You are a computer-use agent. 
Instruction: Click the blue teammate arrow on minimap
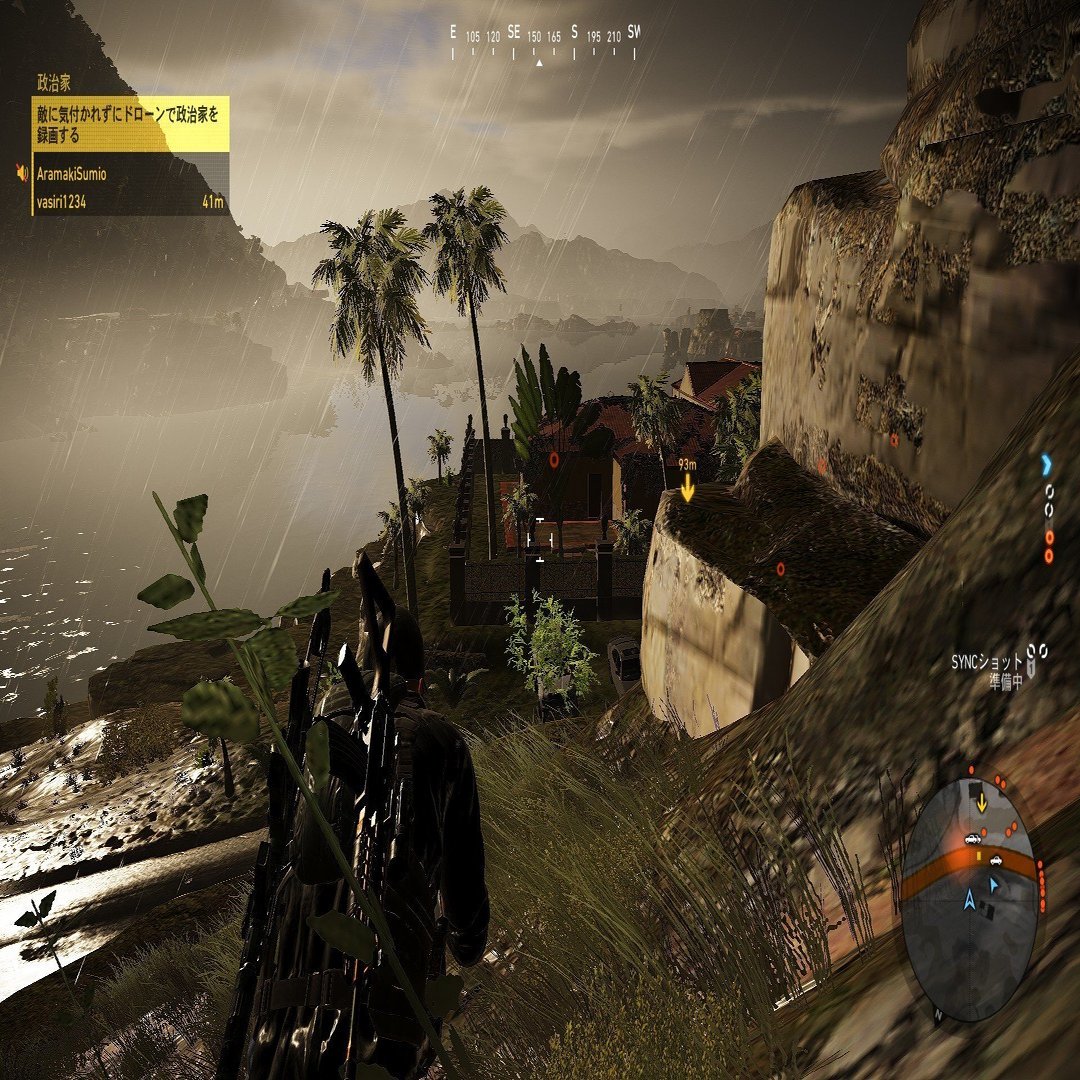(993, 884)
